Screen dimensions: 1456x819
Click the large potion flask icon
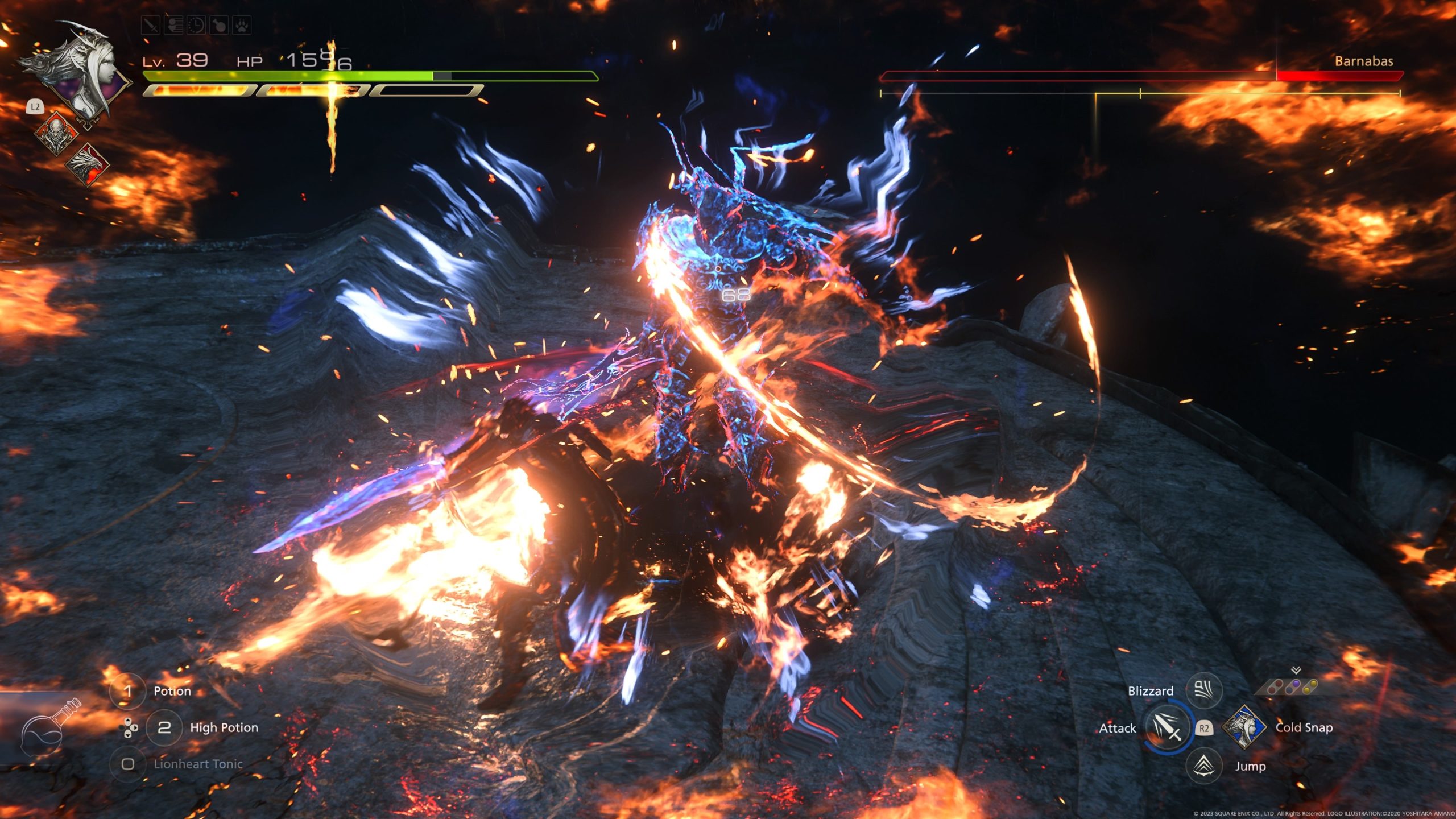48,730
